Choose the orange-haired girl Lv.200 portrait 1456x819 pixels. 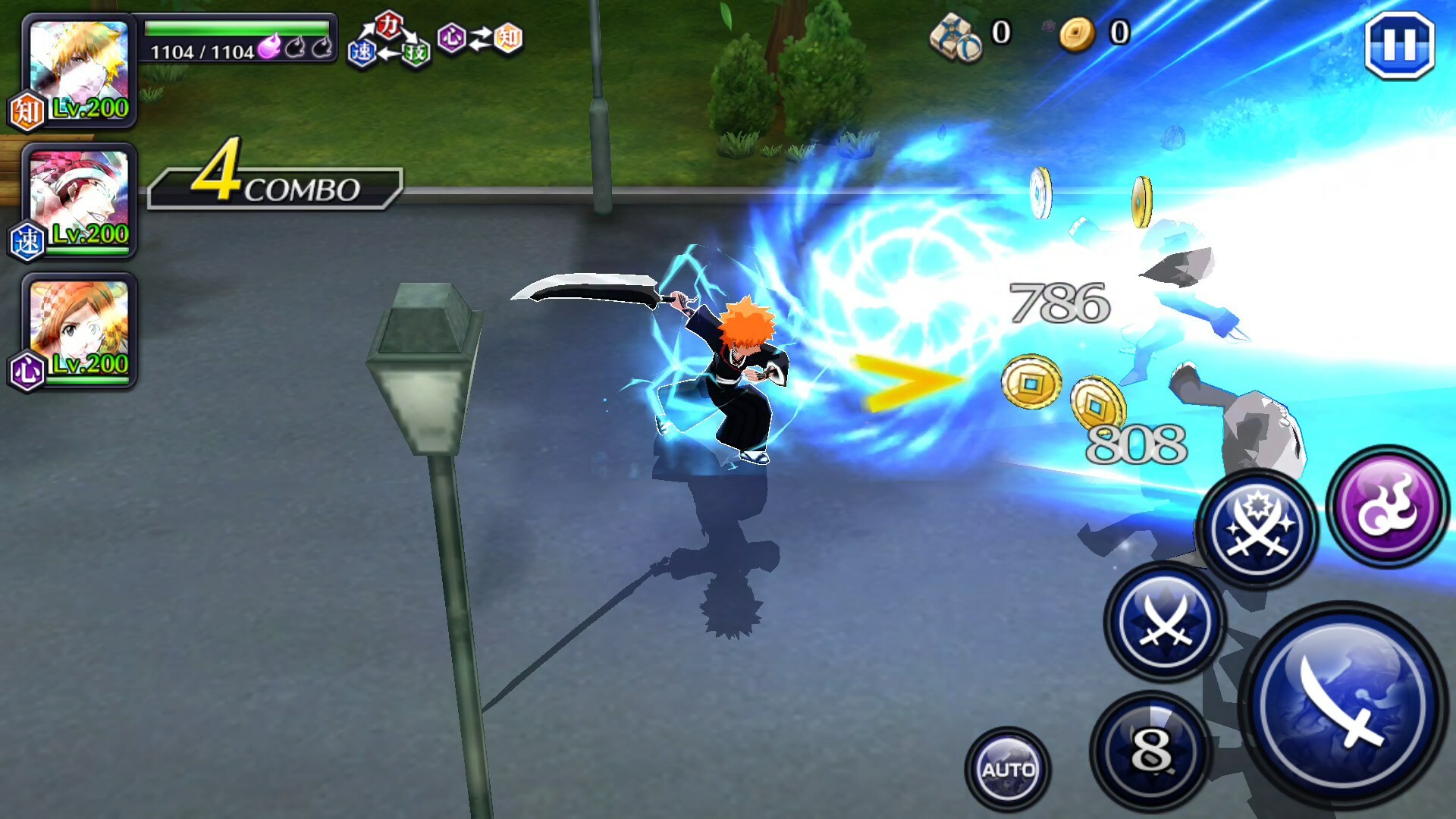point(79,330)
